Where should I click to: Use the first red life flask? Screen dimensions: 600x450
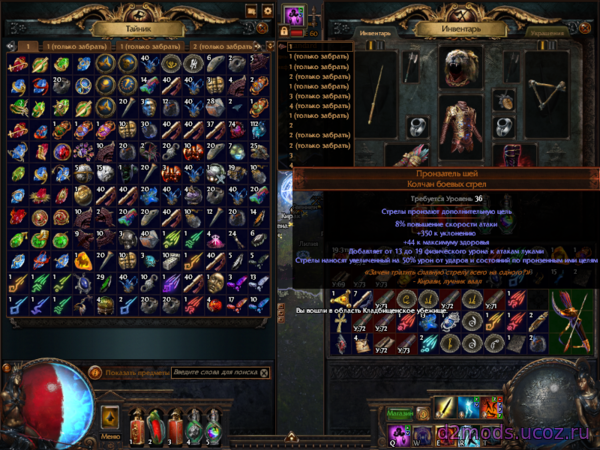[140, 425]
